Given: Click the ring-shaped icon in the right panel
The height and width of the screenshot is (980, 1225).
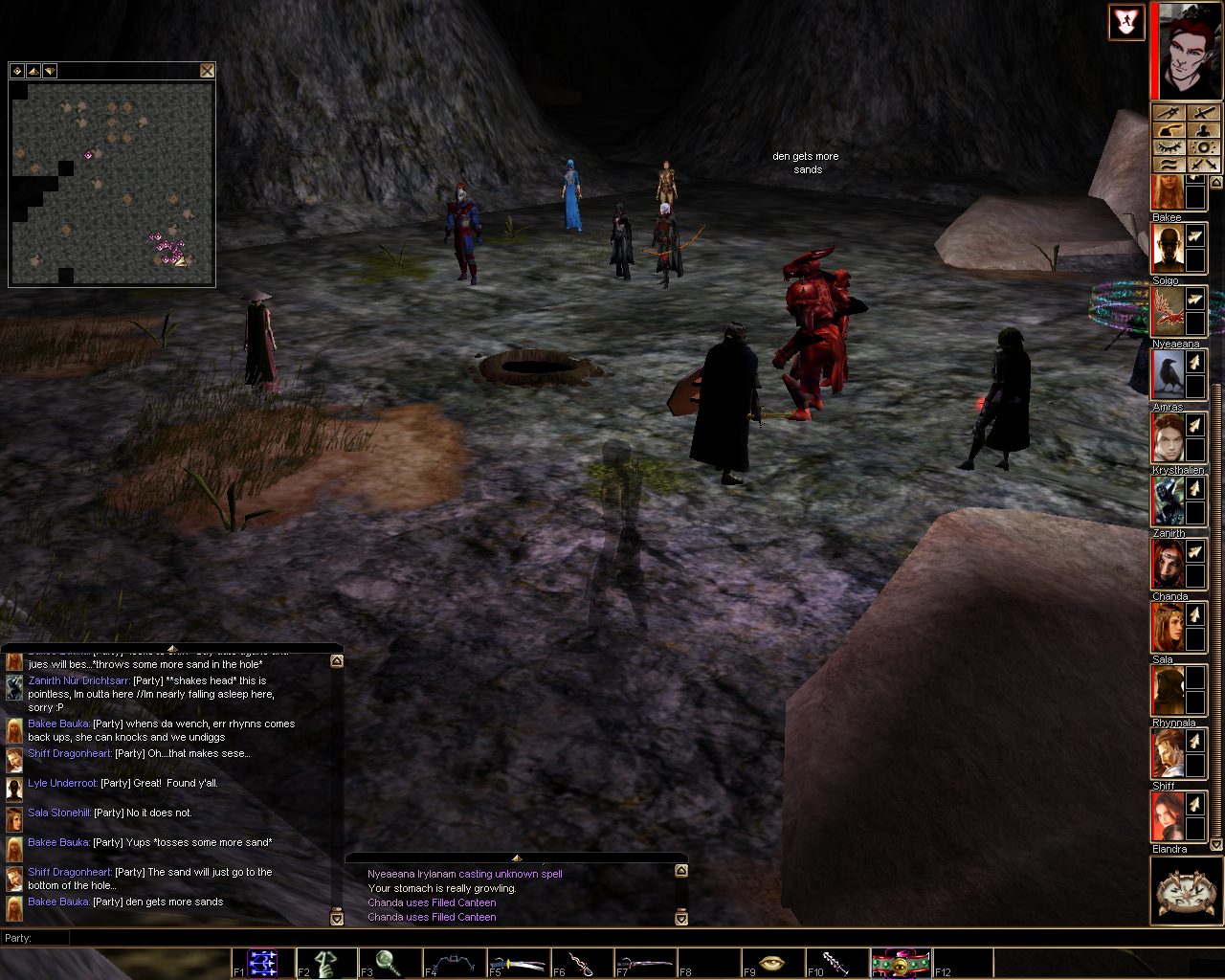Looking at the screenshot, I should pos(1204,147).
